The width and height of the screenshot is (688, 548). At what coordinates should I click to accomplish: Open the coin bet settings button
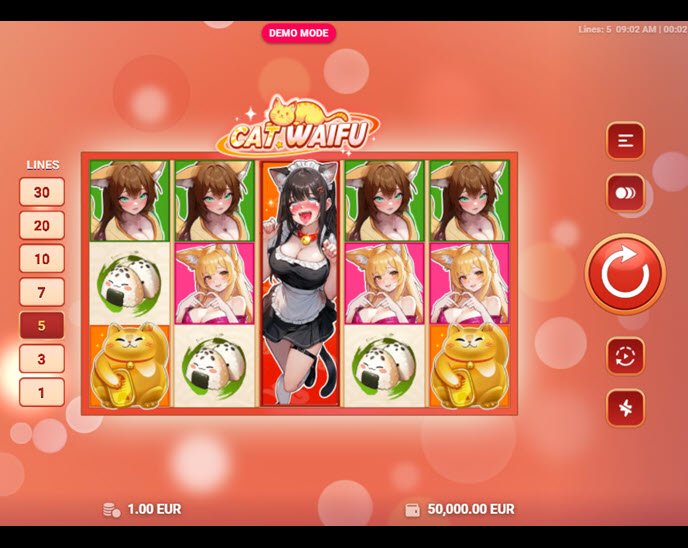coord(625,193)
